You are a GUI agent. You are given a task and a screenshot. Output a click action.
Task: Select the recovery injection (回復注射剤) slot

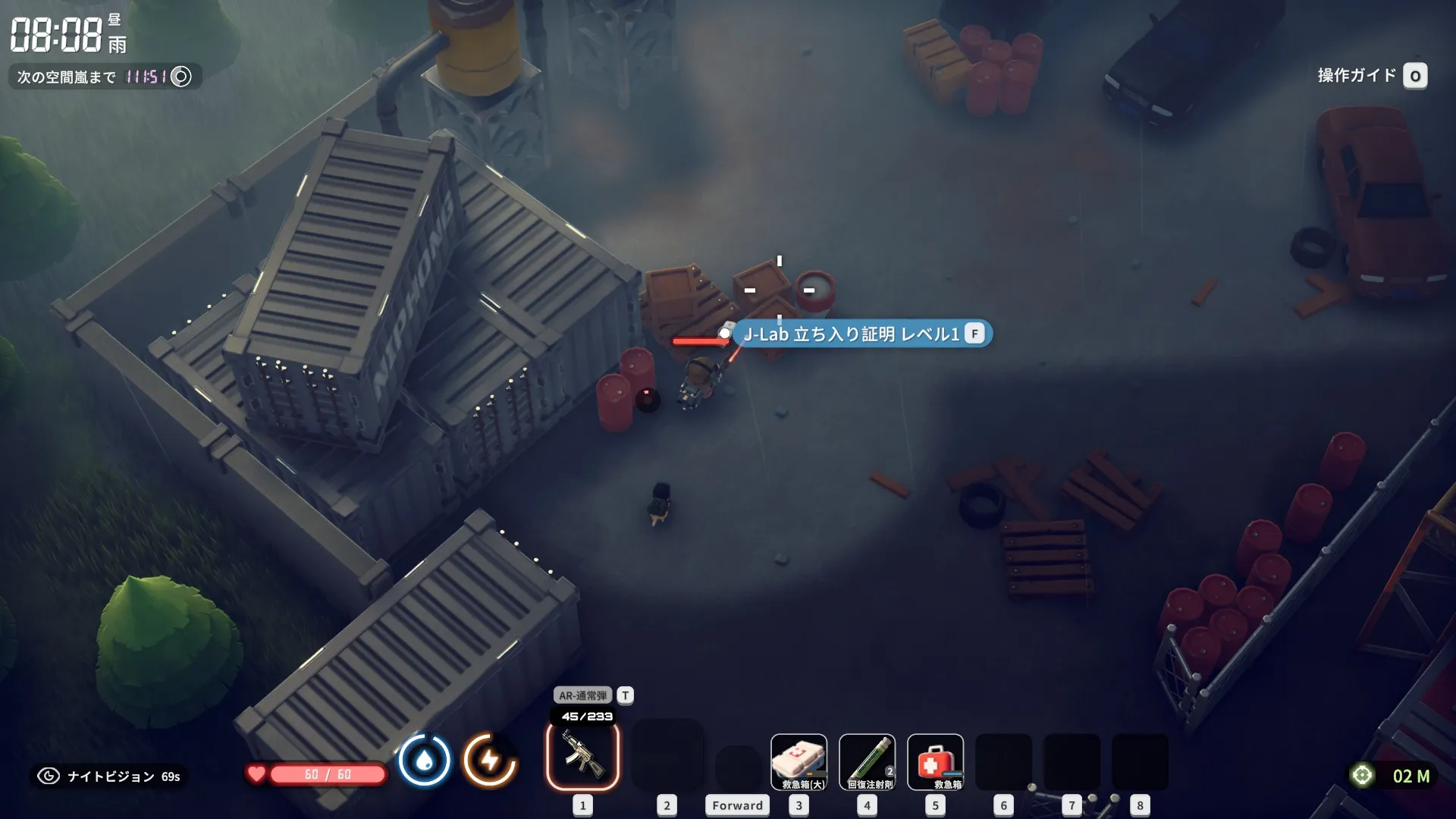coord(867,761)
